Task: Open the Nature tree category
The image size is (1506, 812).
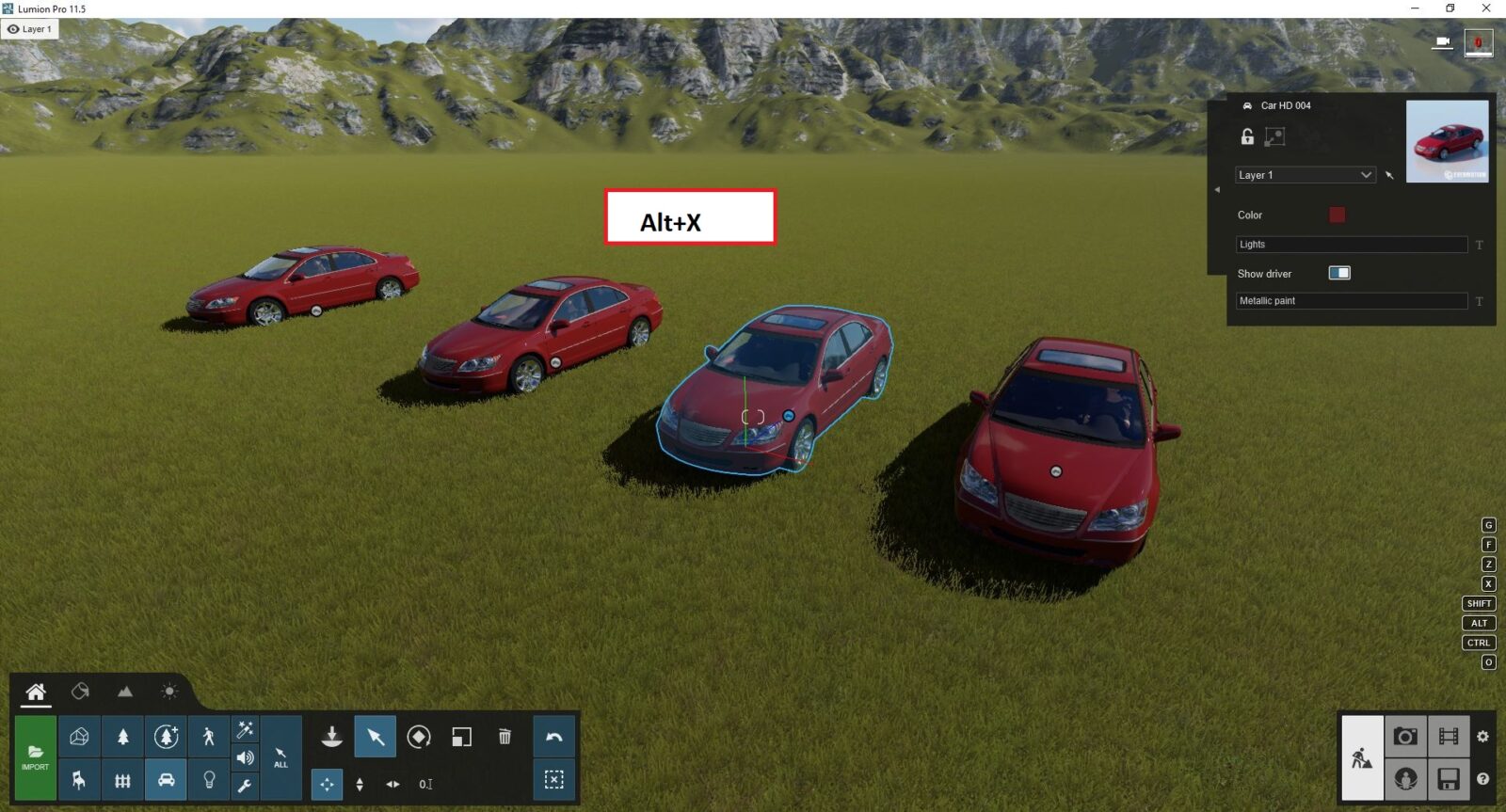Action: point(122,737)
